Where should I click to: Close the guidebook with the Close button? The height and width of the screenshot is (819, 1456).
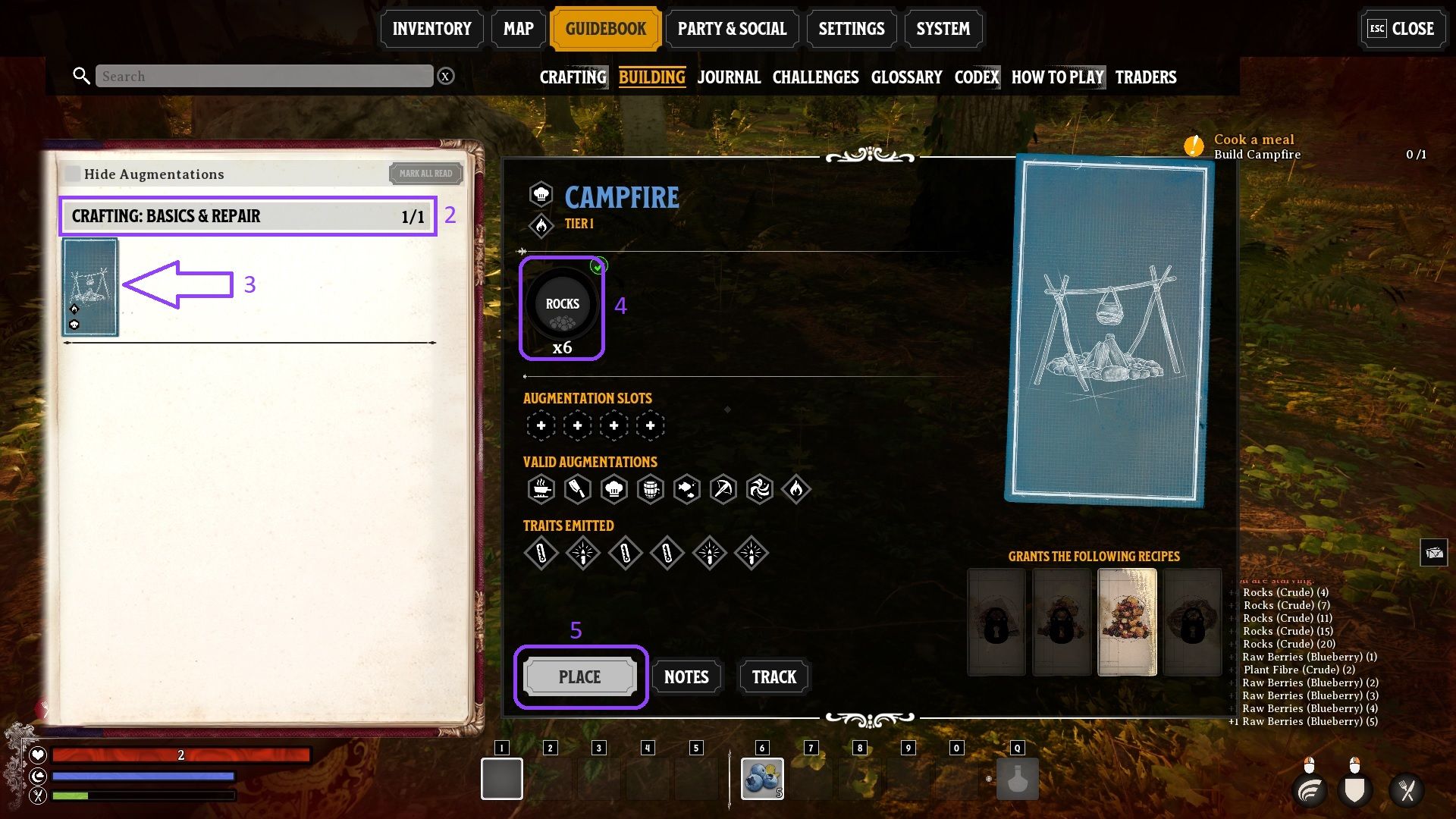click(x=1401, y=29)
